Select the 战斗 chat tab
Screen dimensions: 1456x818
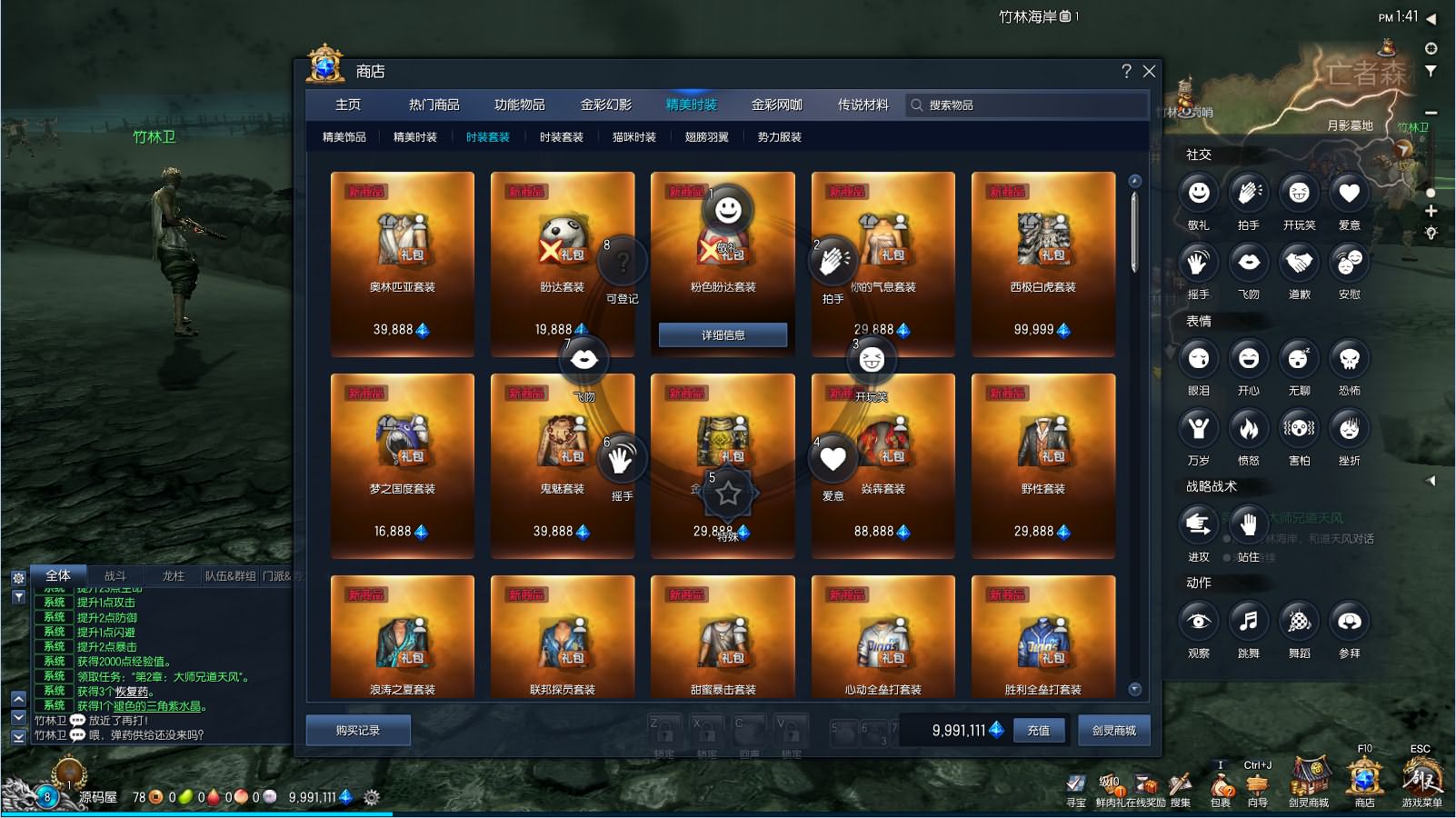point(116,575)
